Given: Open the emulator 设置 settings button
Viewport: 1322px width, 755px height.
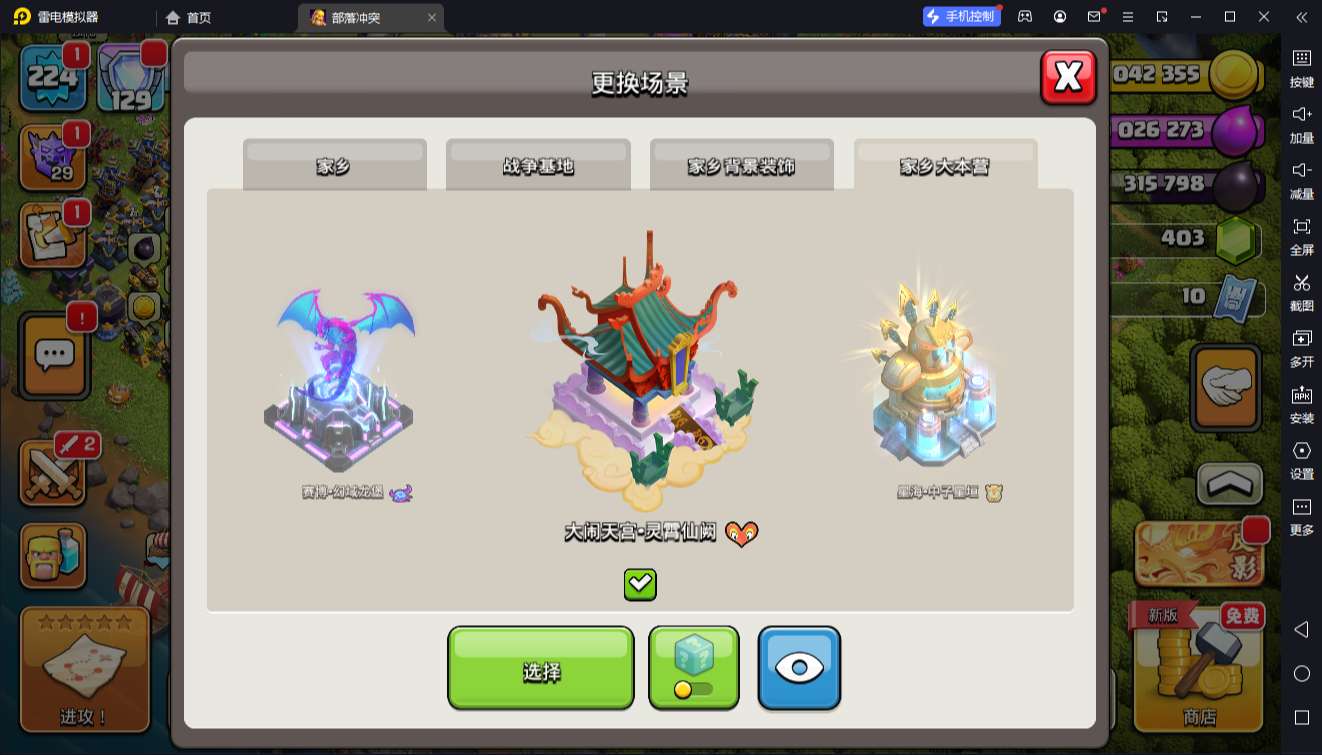Looking at the screenshot, I should pyautogui.click(x=1301, y=459).
